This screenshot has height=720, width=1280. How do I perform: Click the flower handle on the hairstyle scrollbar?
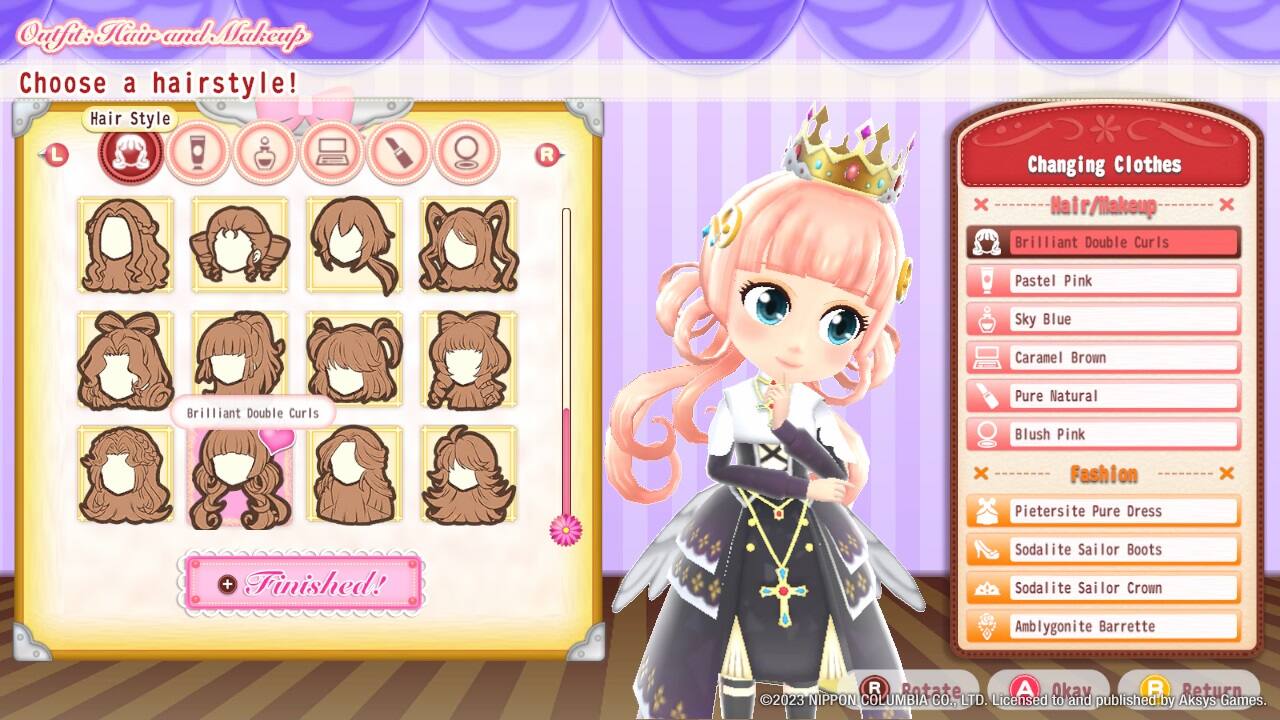pyautogui.click(x=566, y=527)
